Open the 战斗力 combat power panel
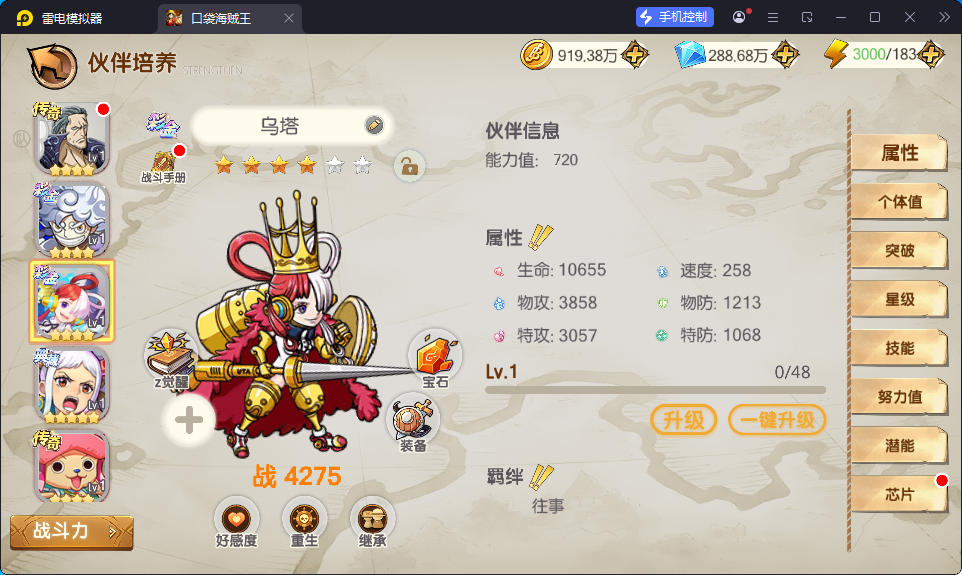Screen dimensions: 962x575 (71, 532)
